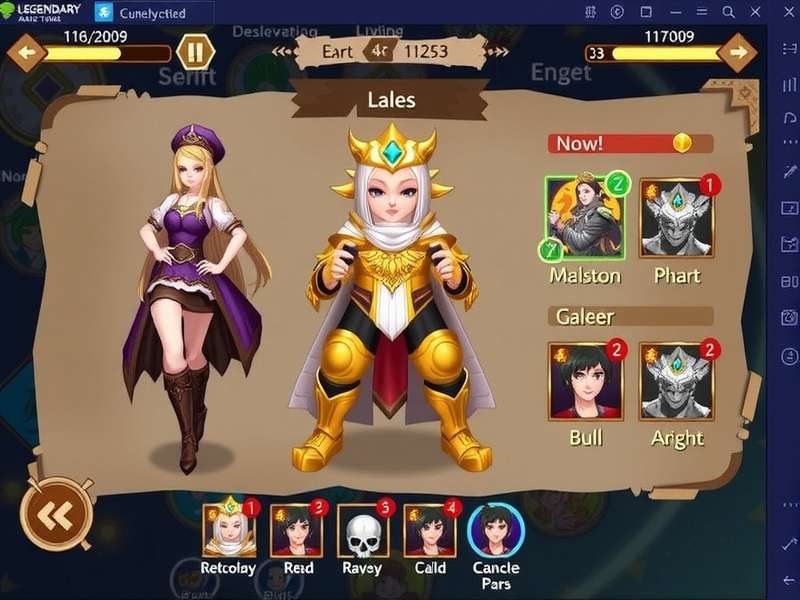Pick the Aright hero portrait
The width and height of the screenshot is (800, 600).
[677, 382]
